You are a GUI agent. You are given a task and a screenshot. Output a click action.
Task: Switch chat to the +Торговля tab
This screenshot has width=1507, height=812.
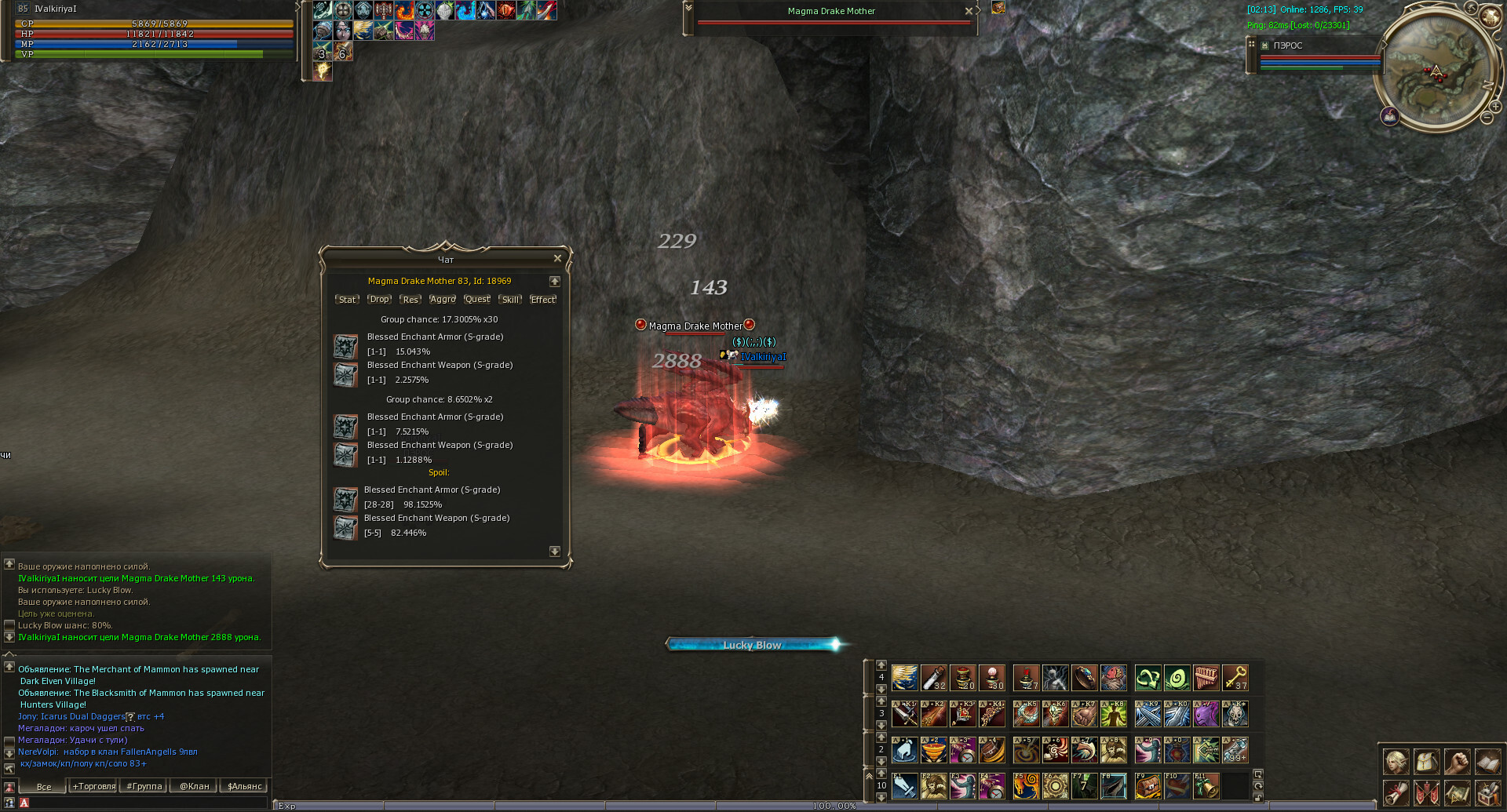[94, 786]
